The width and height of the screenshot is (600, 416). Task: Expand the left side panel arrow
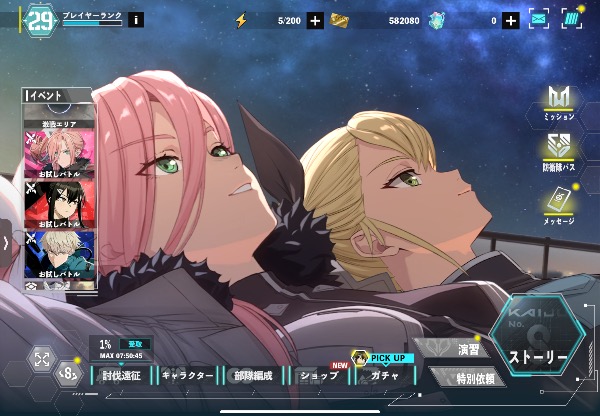6,243
